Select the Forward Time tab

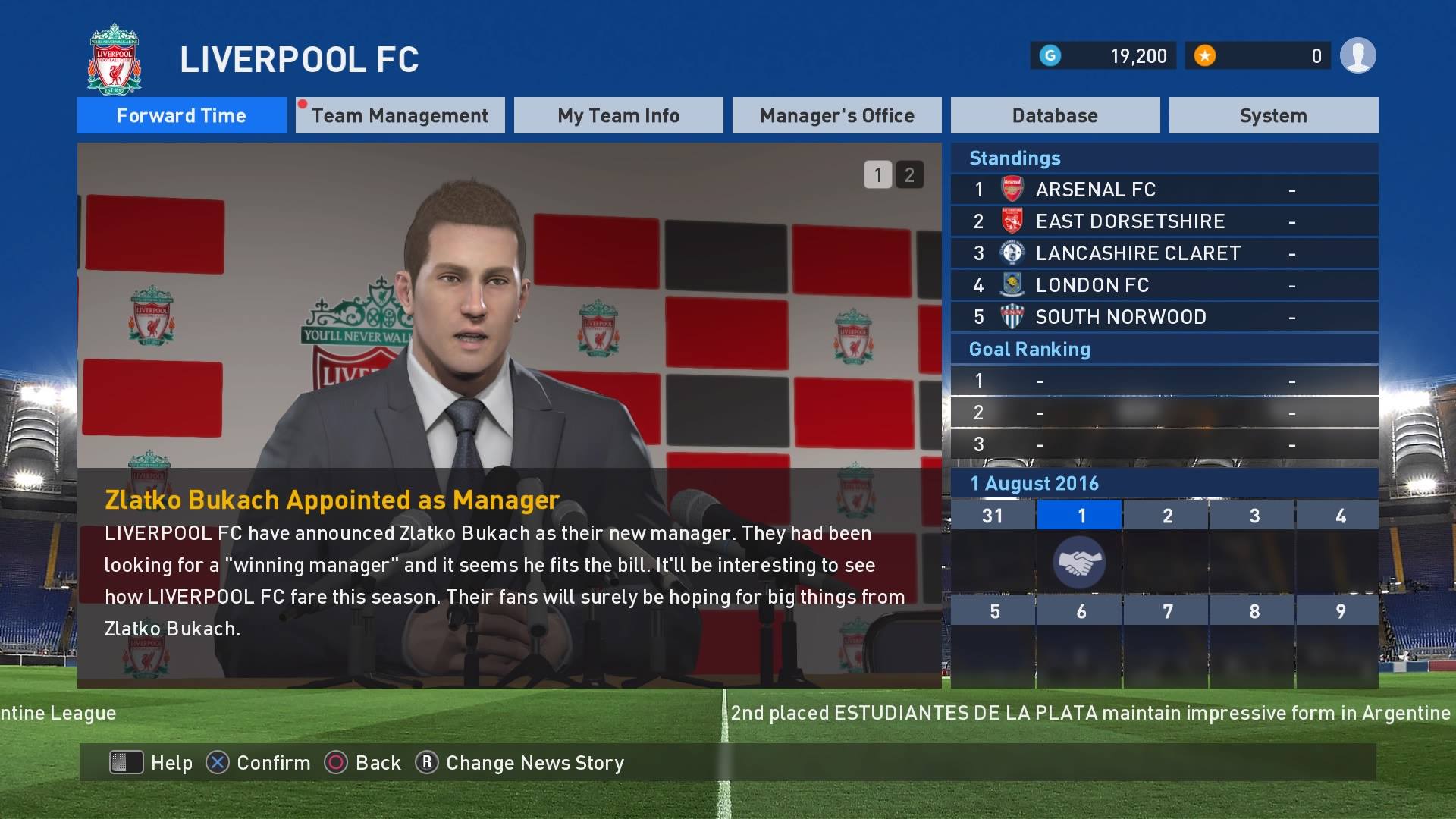[x=181, y=115]
